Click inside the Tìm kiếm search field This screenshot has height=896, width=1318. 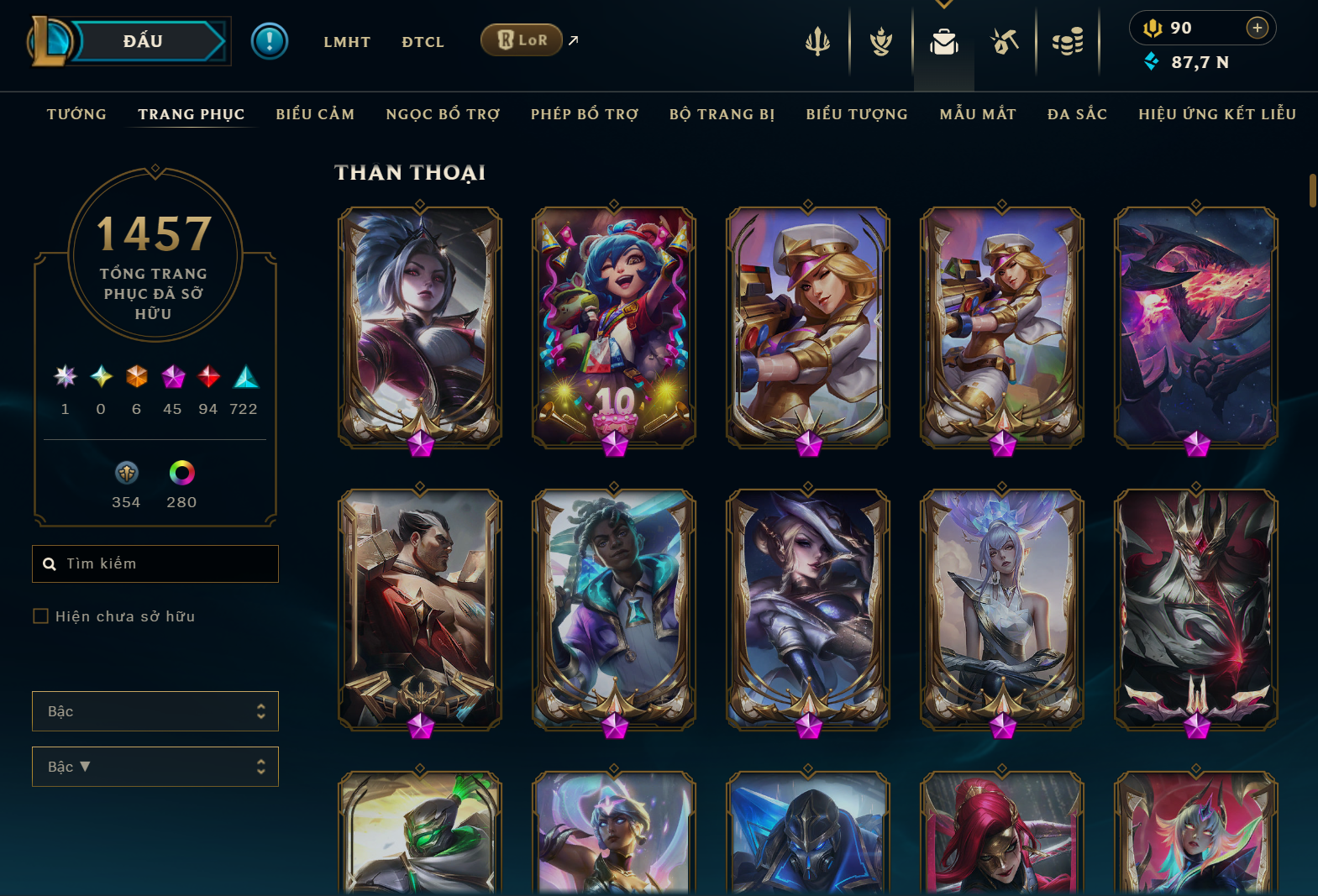155,563
